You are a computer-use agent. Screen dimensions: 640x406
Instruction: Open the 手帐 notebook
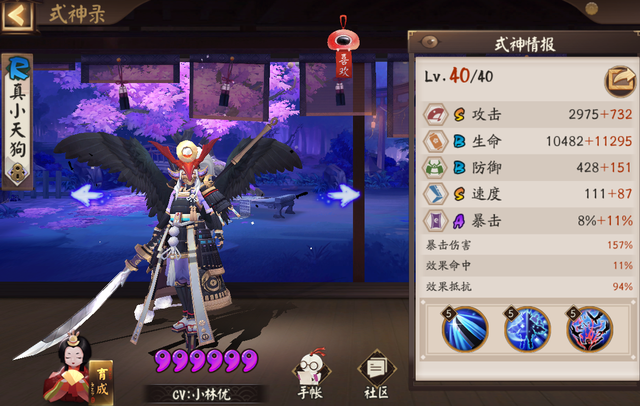point(310,372)
